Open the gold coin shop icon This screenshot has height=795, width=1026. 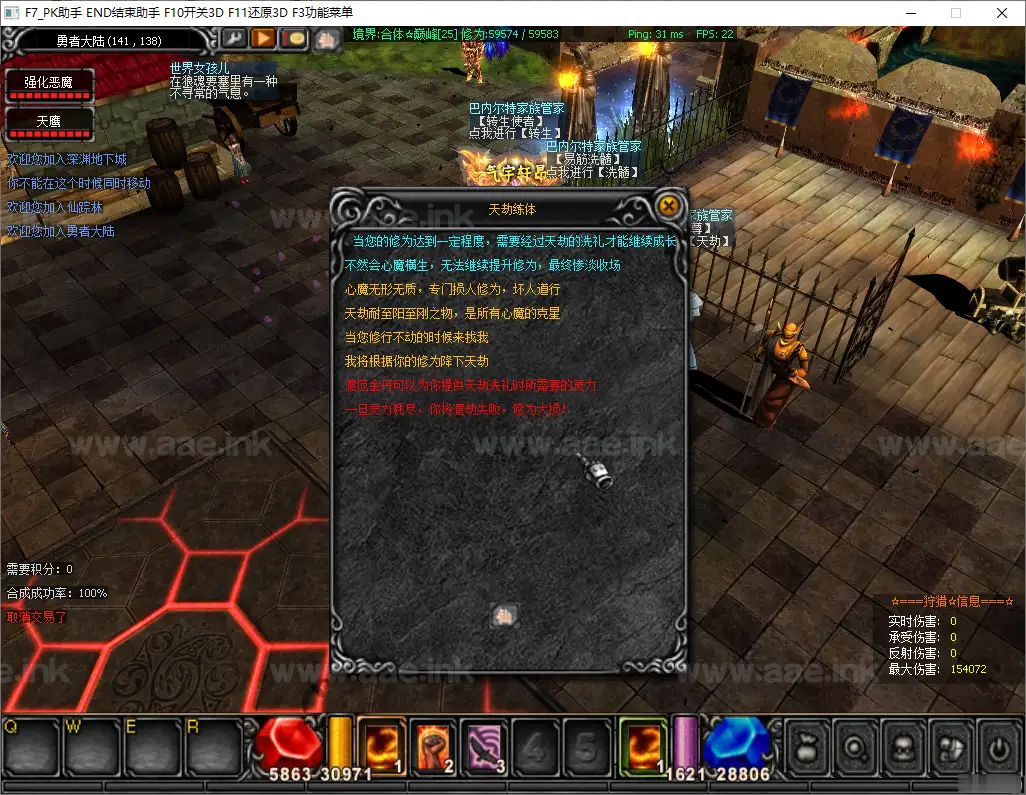point(293,39)
